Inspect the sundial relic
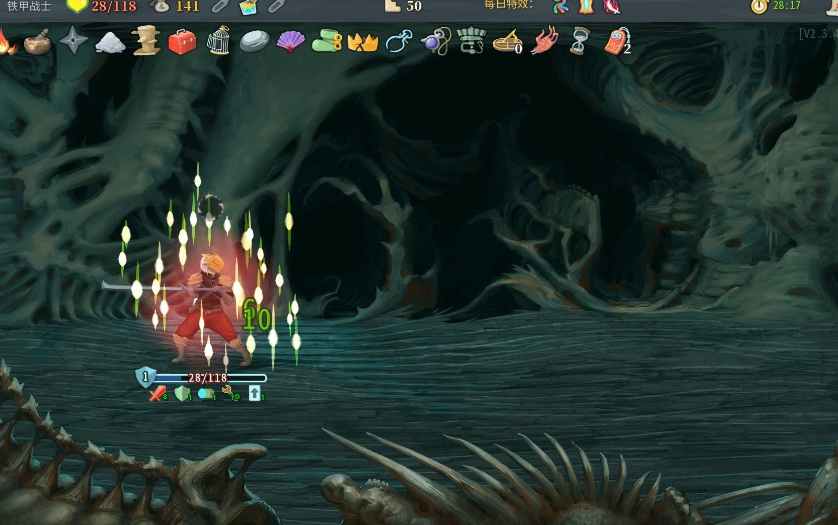Screen dimensions: 838x525 (x=508, y=42)
